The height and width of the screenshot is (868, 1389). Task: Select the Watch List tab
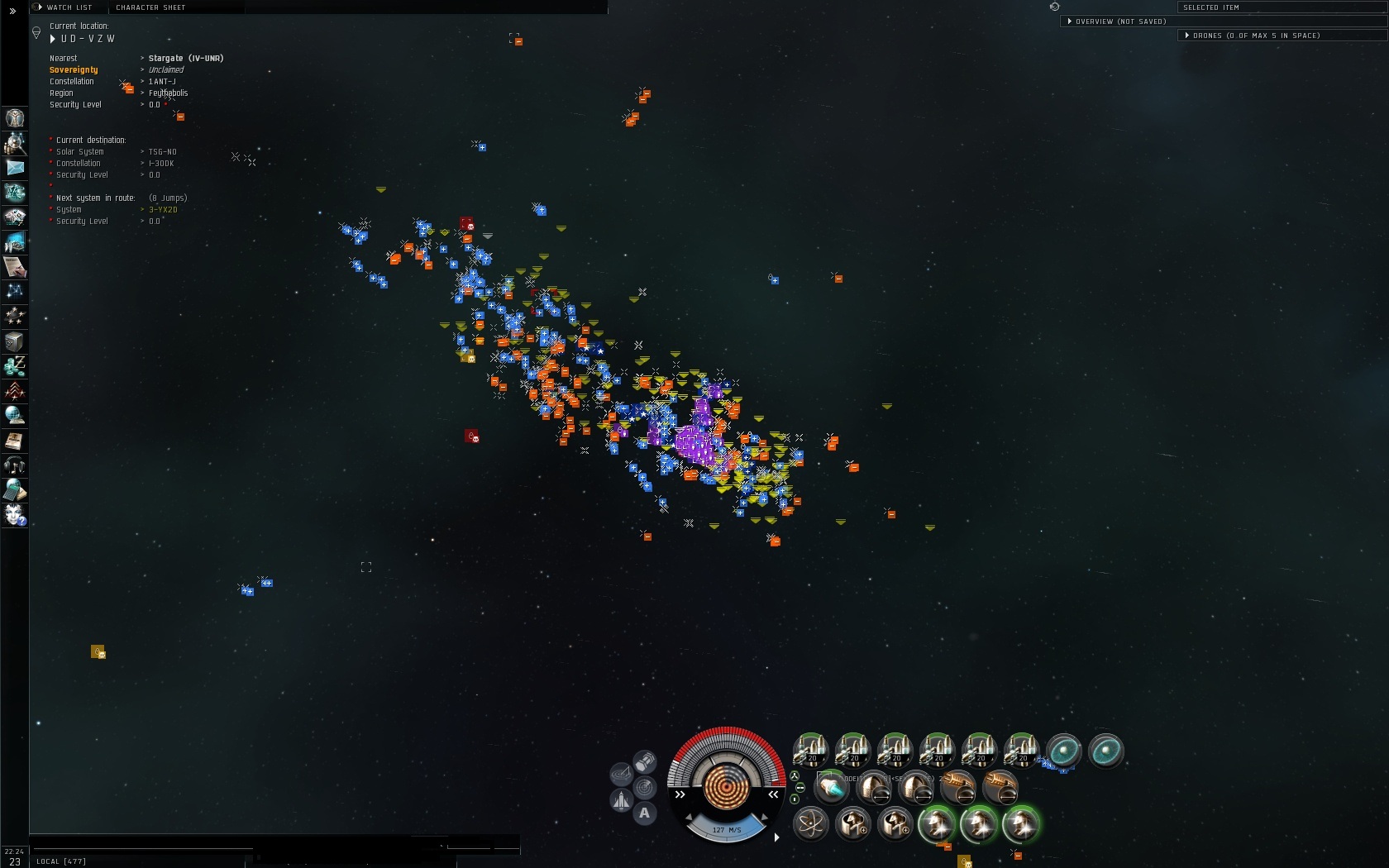pos(69,7)
